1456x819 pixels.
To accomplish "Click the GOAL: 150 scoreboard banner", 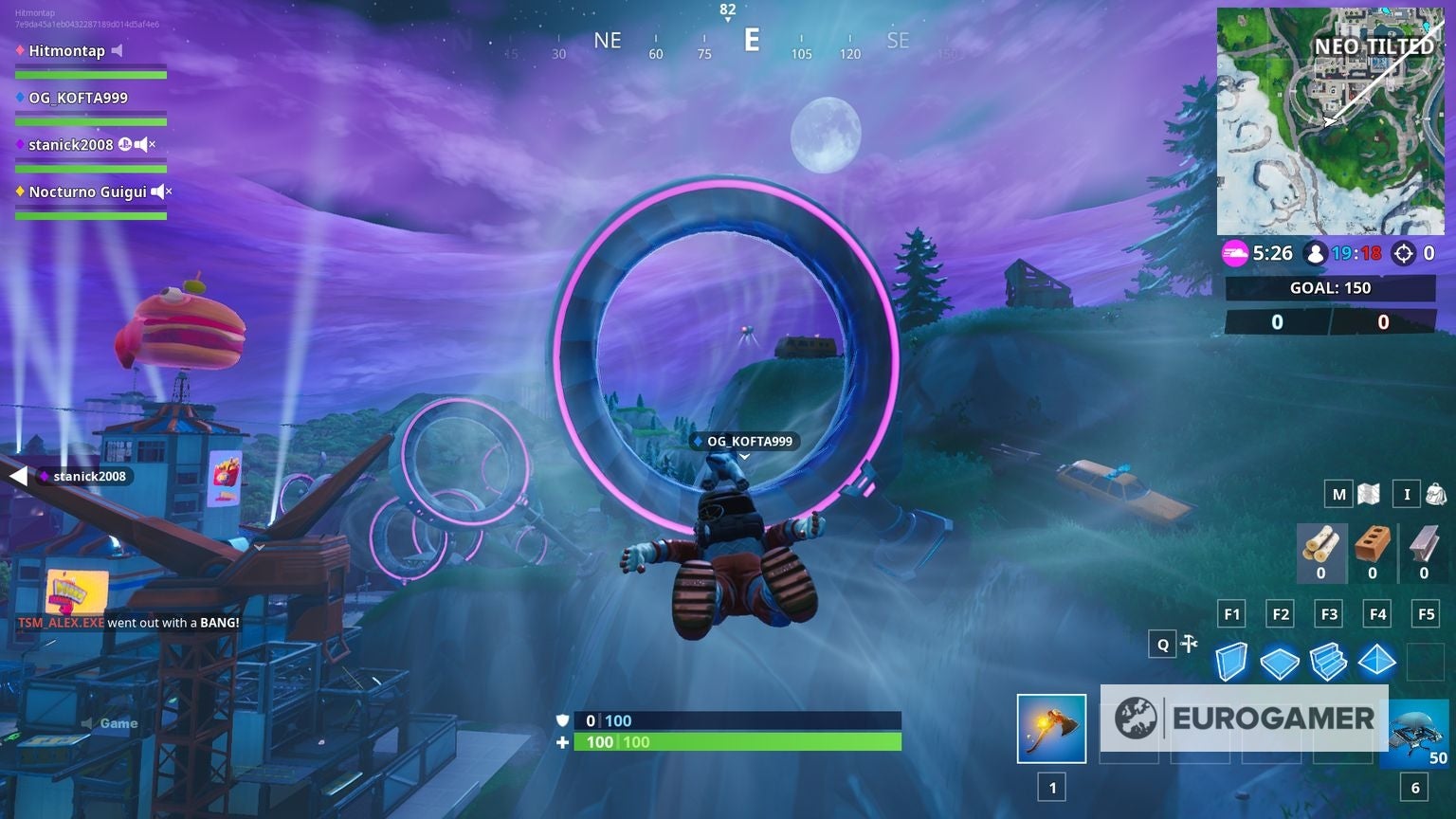I will pos(1329,288).
